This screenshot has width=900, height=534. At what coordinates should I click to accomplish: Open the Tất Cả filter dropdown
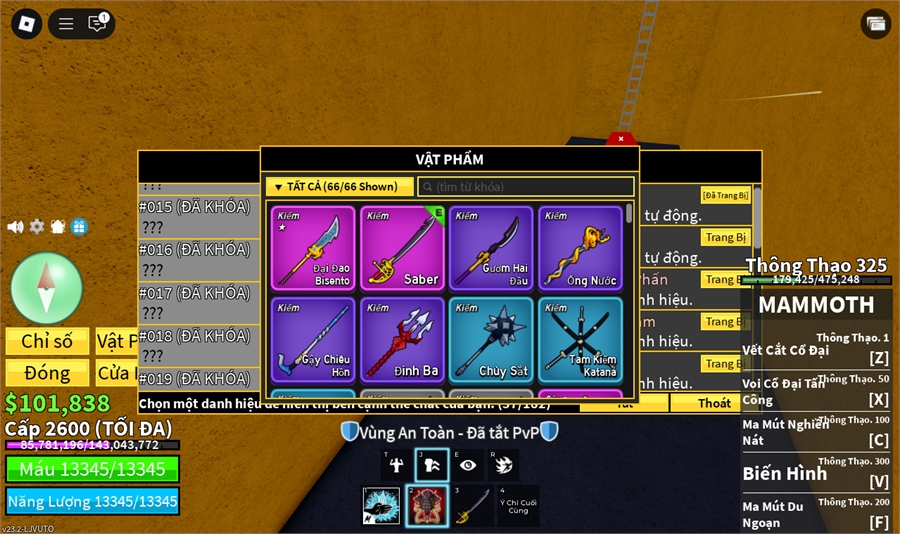click(339, 187)
